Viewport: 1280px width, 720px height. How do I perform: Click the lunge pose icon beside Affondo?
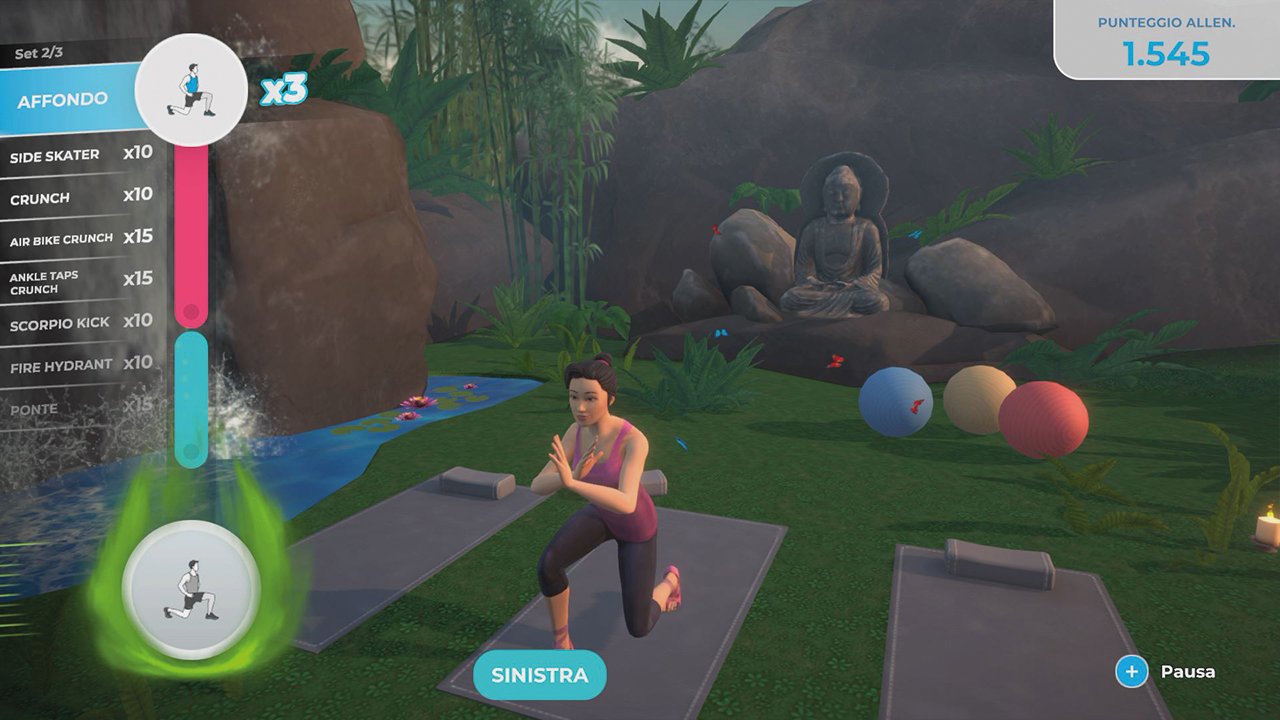click(x=191, y=91)
